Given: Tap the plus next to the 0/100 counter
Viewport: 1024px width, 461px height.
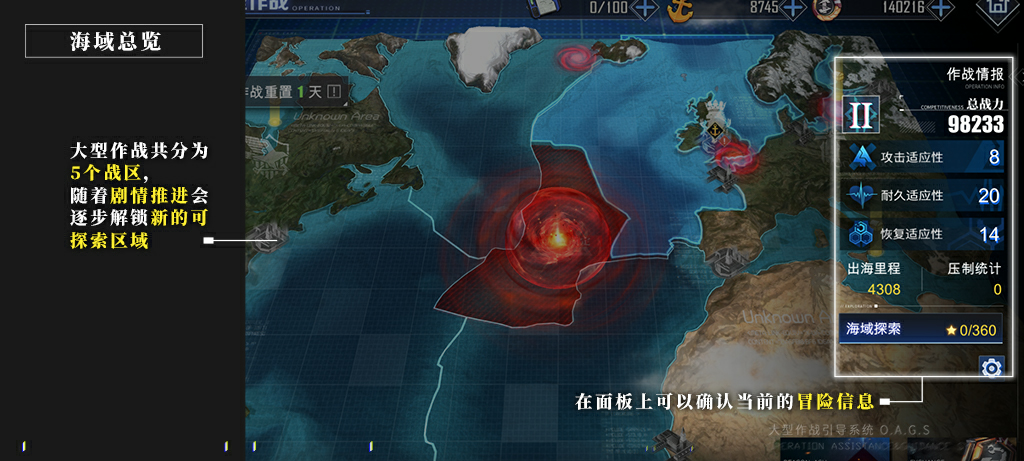Looking at the screenshot, I should pyautogui.click(x=646, y=8).
